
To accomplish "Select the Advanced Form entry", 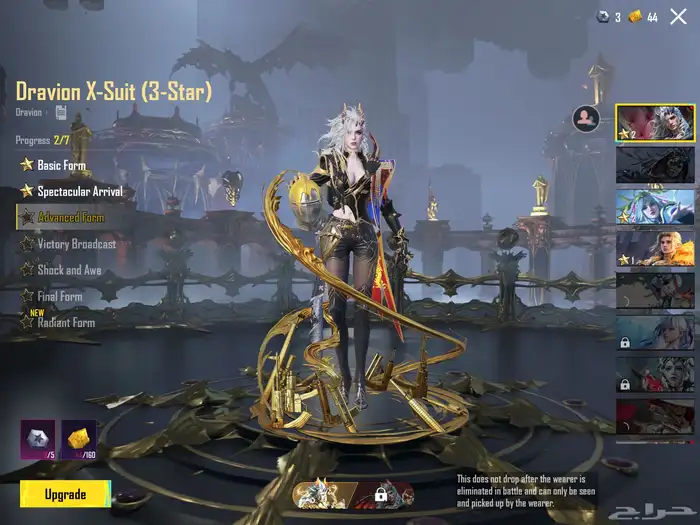I will coord(70,217).
